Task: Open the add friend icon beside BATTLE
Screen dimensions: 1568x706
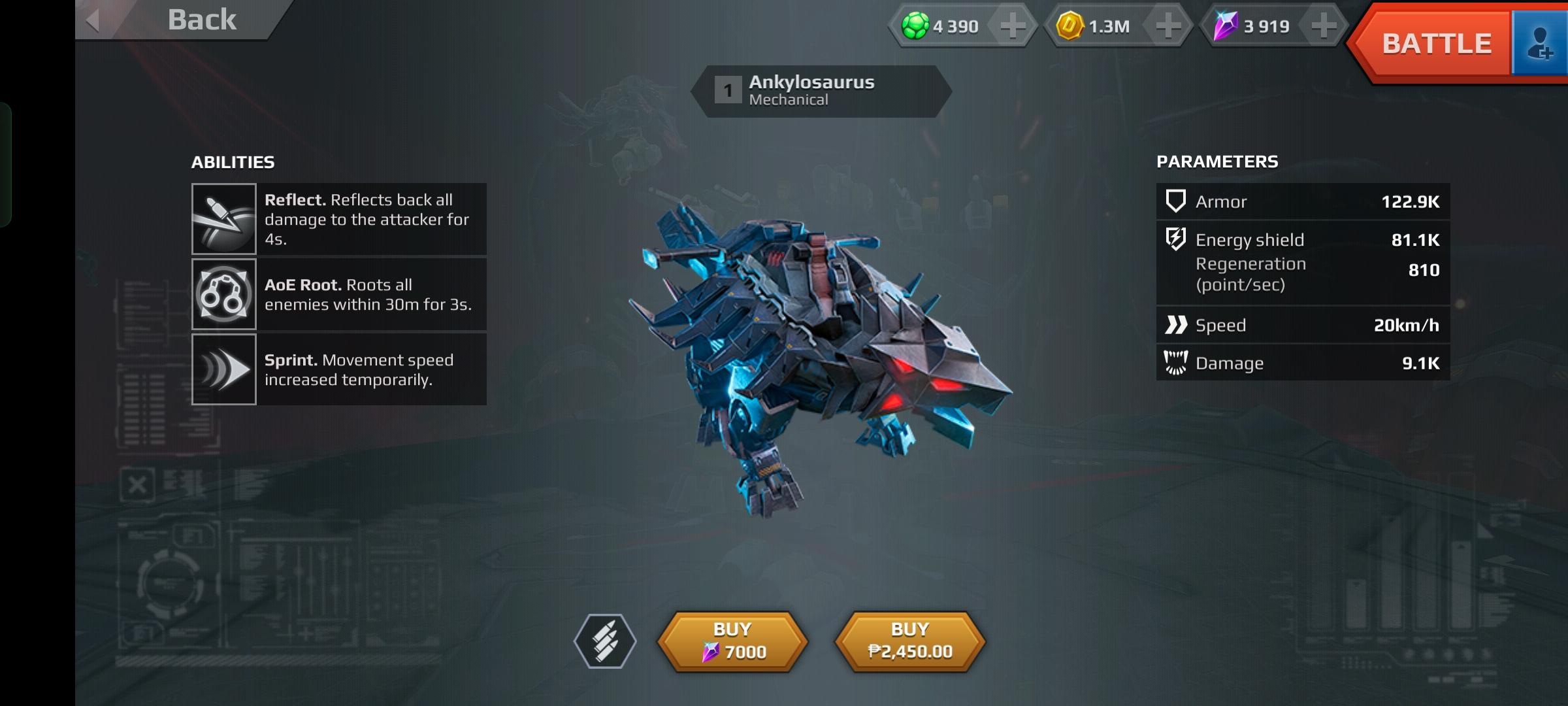Action: pos(1540,44)
